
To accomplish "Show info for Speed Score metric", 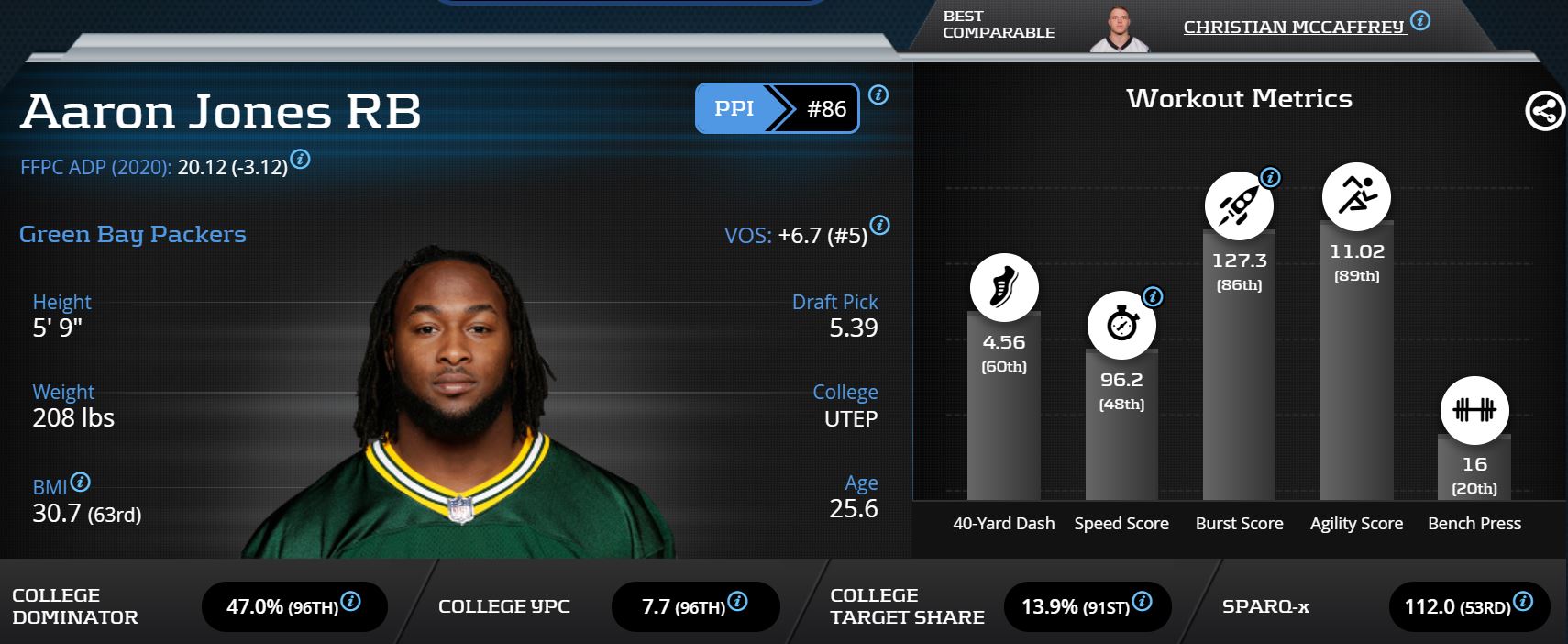I will (x=1153, y=296).
